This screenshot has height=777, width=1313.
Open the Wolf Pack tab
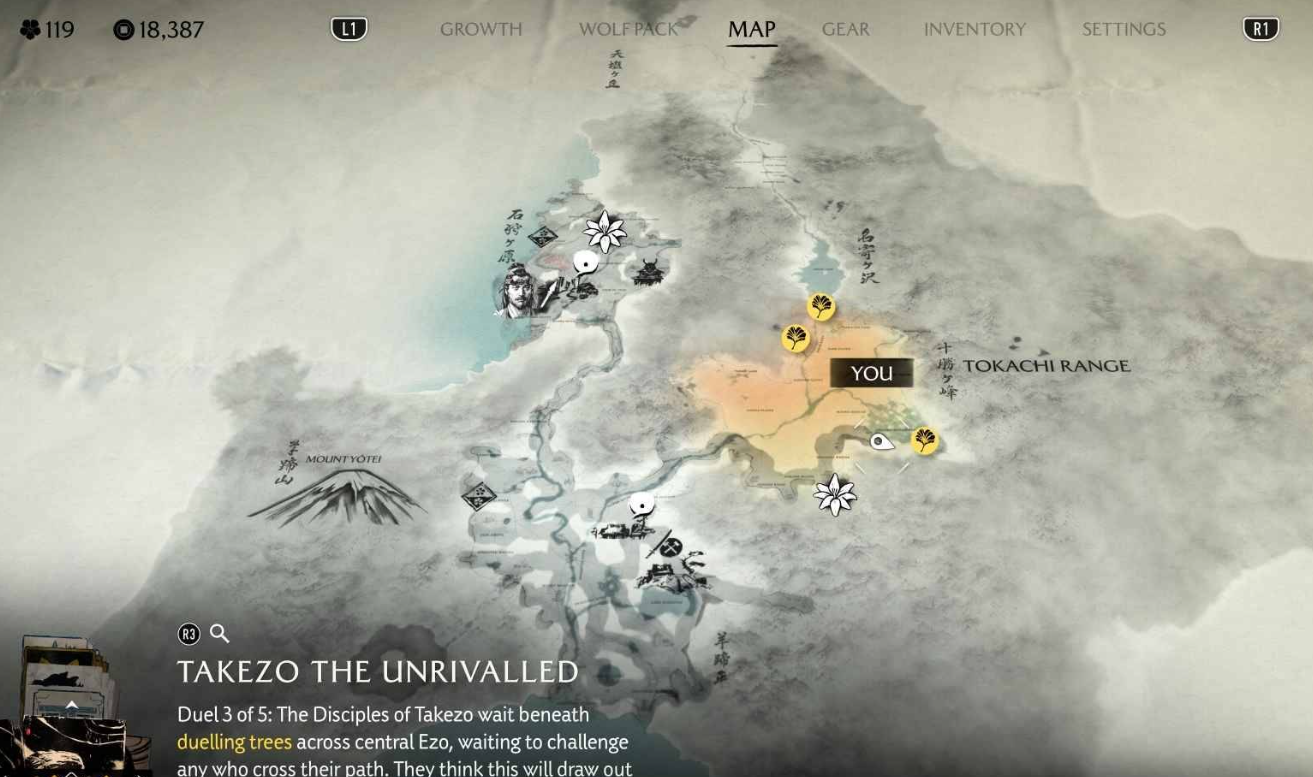[x=628, y=29]
